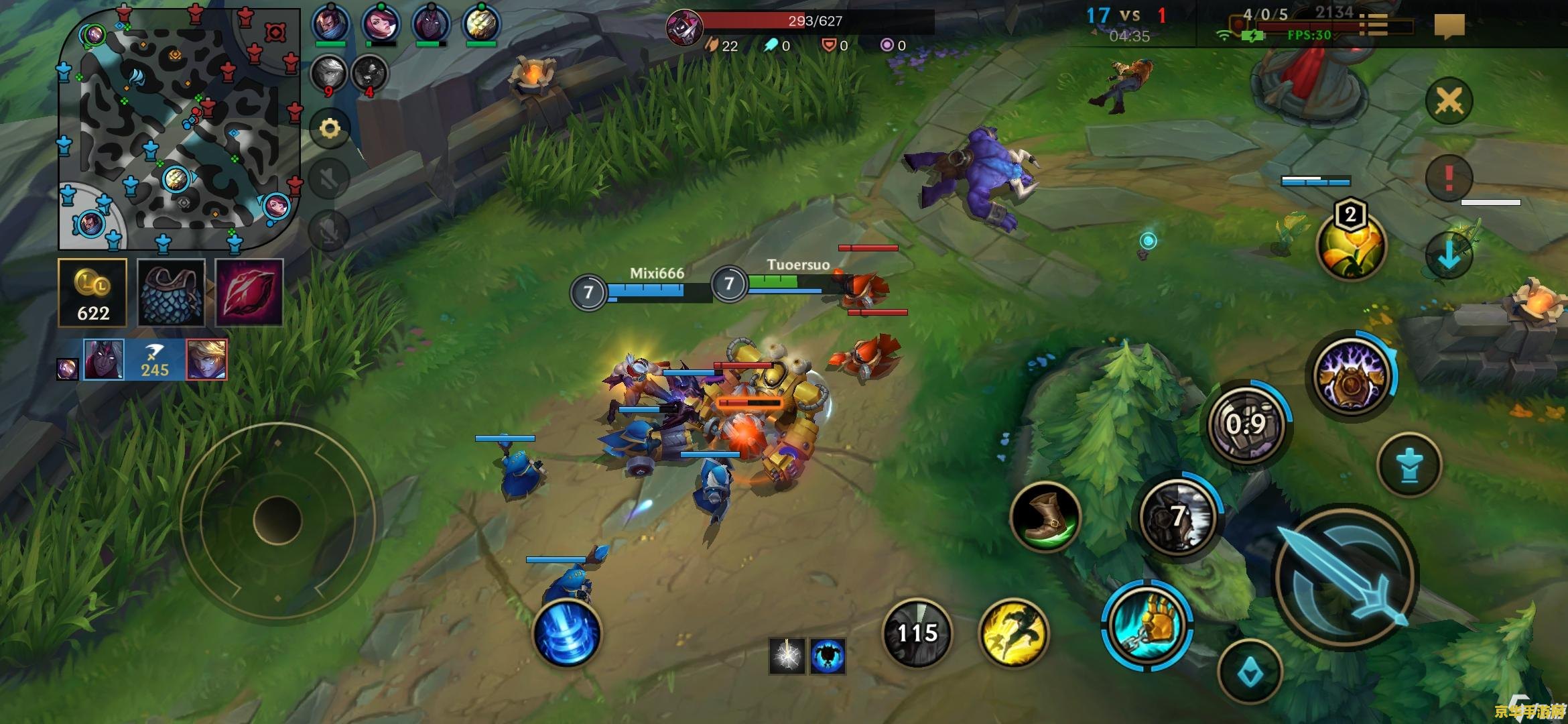Screen dimensions: 1568x724
Task: Toggle the speaker mute button
Action: click(x=330, y=179)
